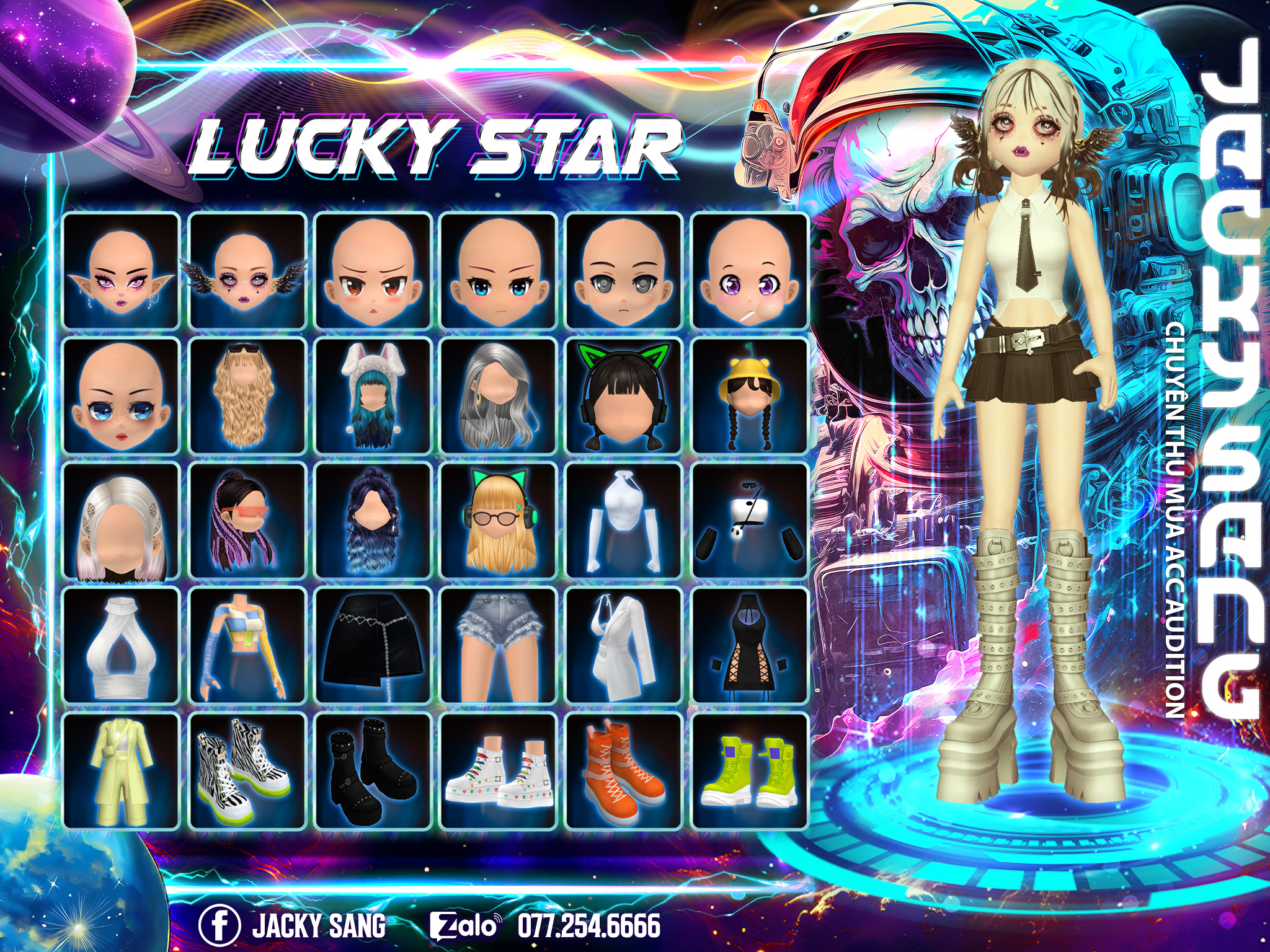The width and height of the screenshot is (1270, 952).
Task: Select the silver bob hairstyle tile
Action: tap(122, 521)
